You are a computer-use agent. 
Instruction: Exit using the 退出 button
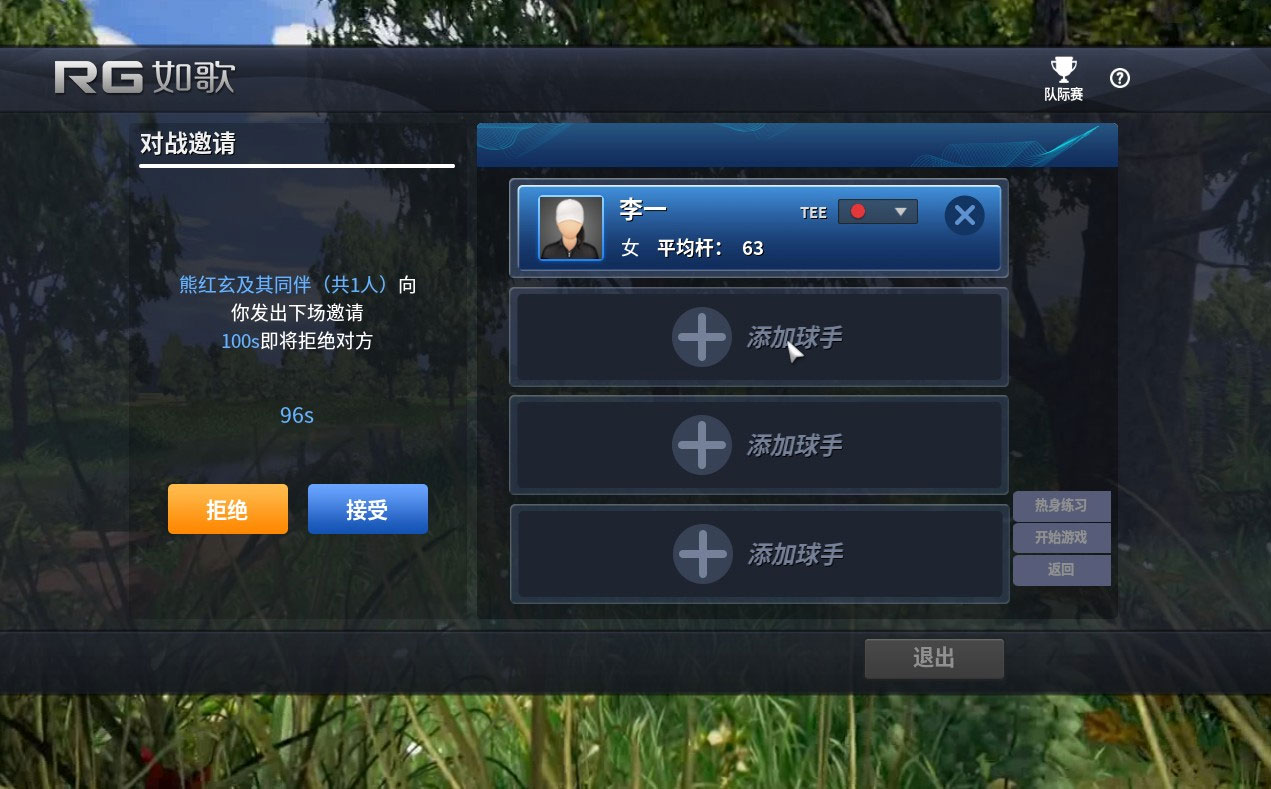pyautogui.click(x=933, y=658)
